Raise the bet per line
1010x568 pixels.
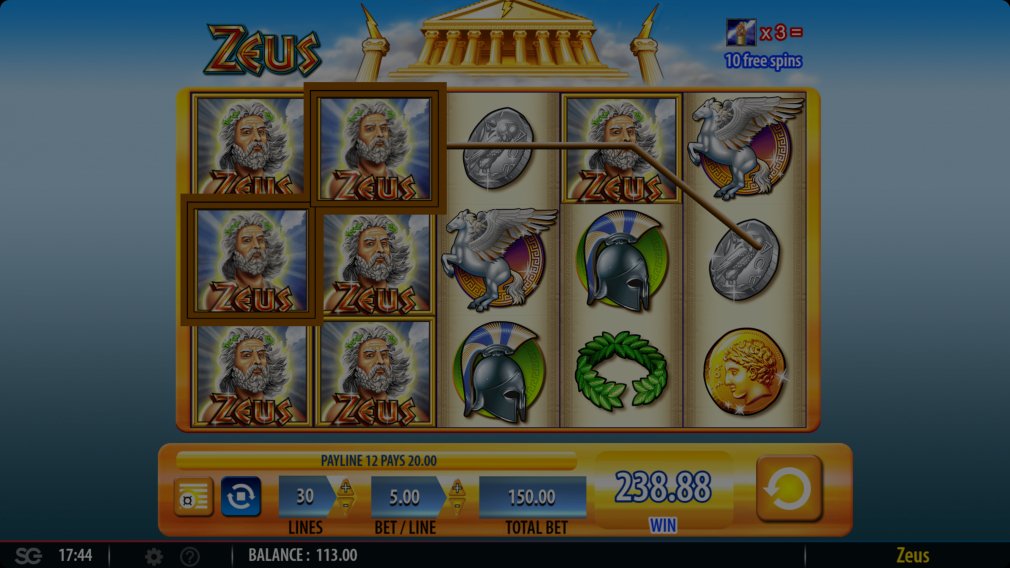(x=457, y=488)
